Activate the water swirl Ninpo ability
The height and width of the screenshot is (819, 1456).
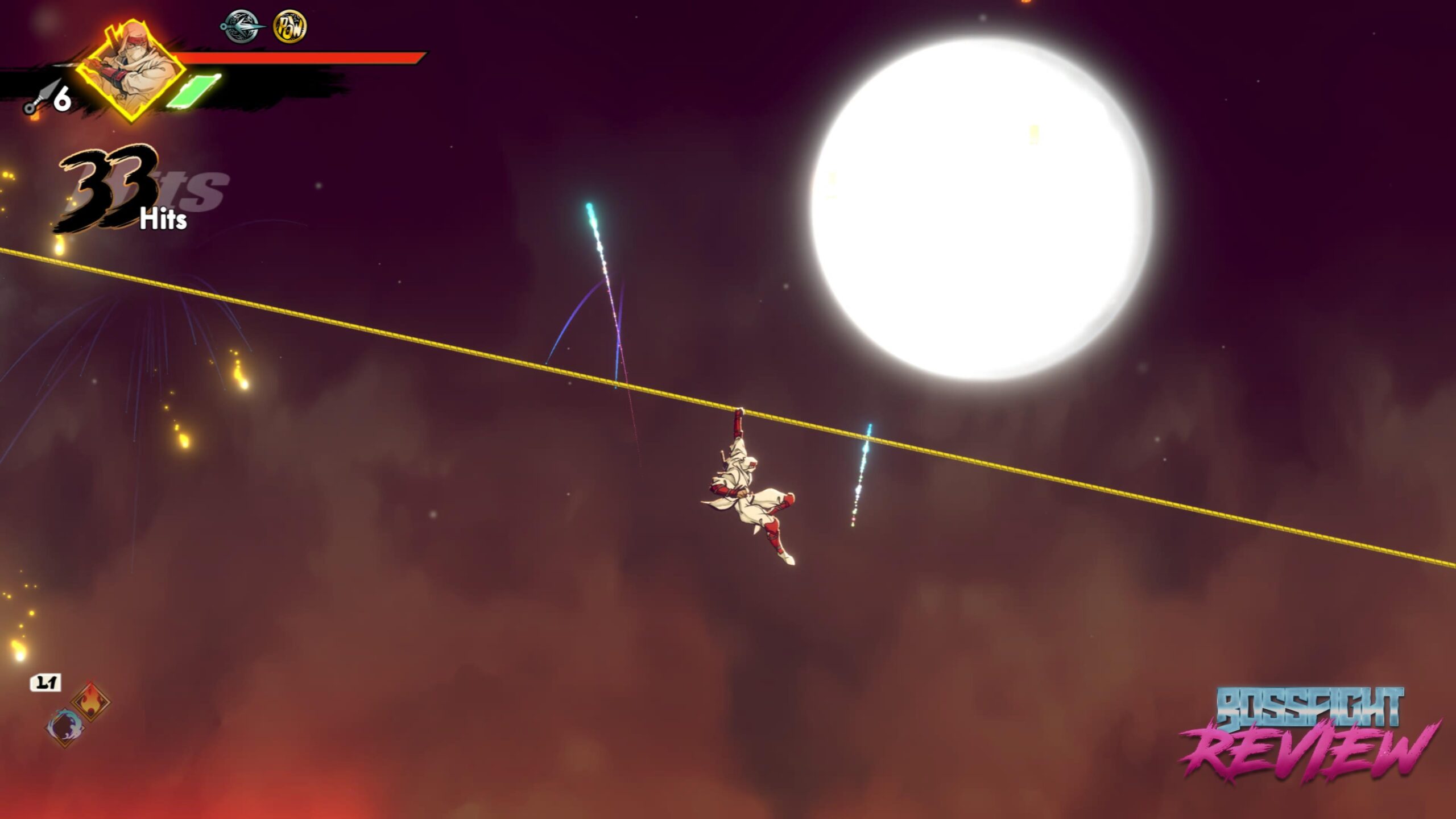pos(65,728)
